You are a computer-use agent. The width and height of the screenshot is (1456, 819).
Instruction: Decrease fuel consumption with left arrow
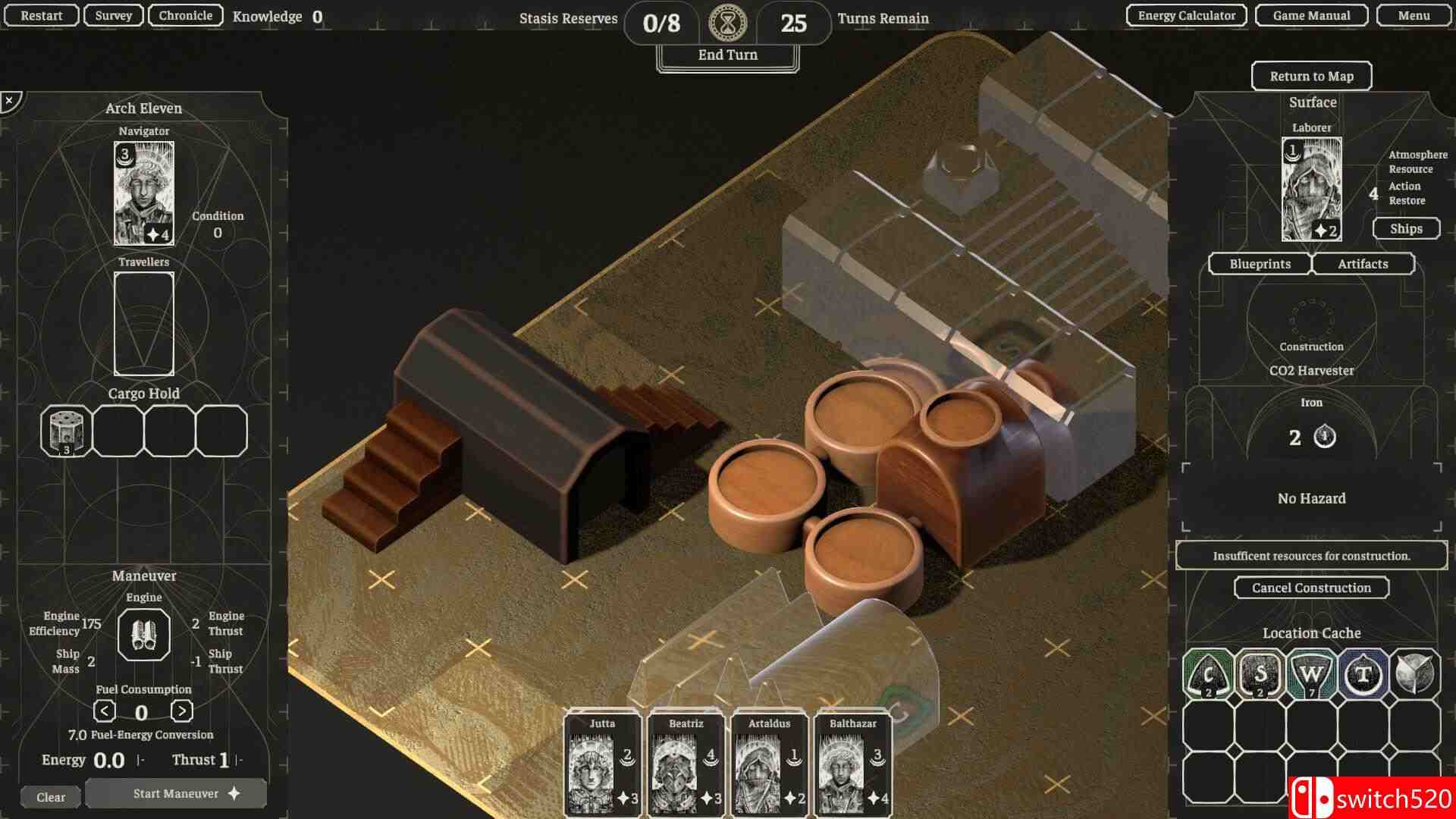tap(105, 711)
